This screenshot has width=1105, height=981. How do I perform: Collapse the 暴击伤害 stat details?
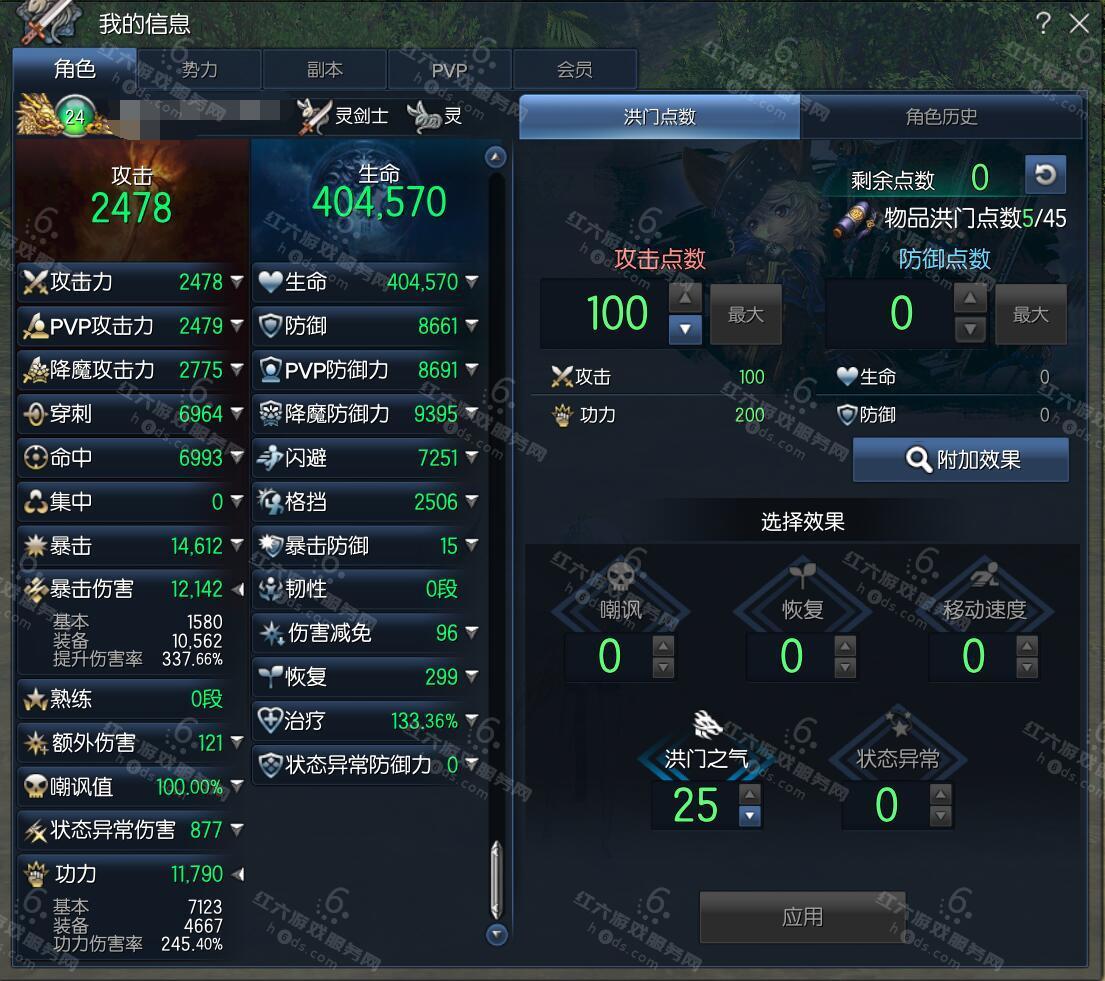coord(237,590)
